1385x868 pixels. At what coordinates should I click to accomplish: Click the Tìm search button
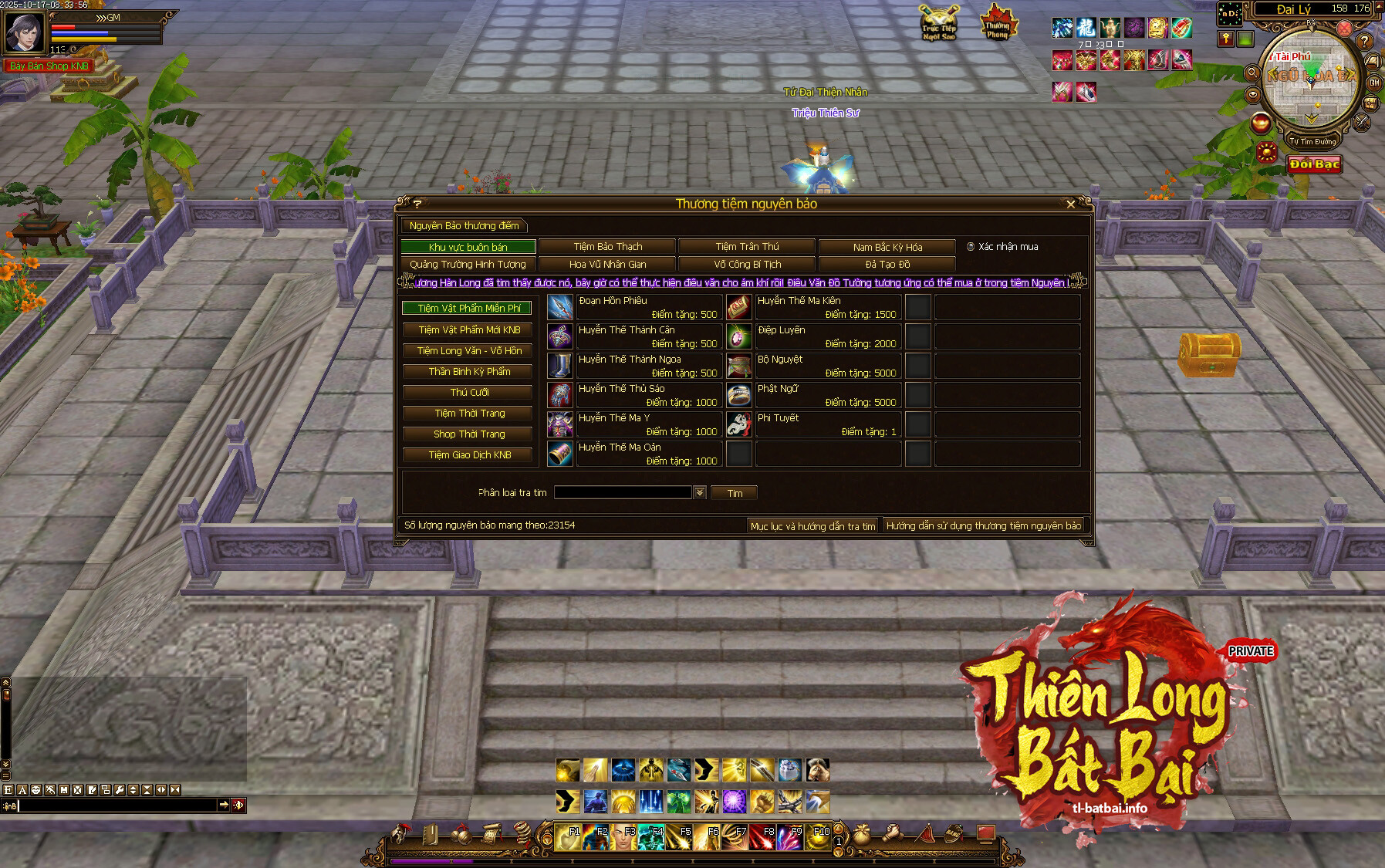coord(734,493)
